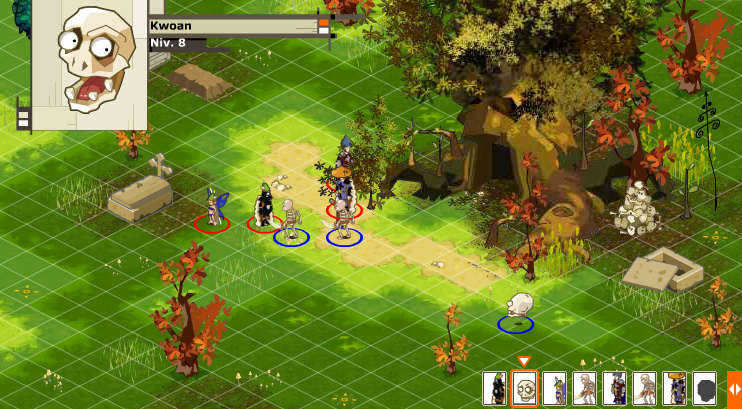This screenshot has height=409, width=742.
Task: Pick the orange-hatted blue fighter timeline portrait
Action: click(x=675, y=388)
